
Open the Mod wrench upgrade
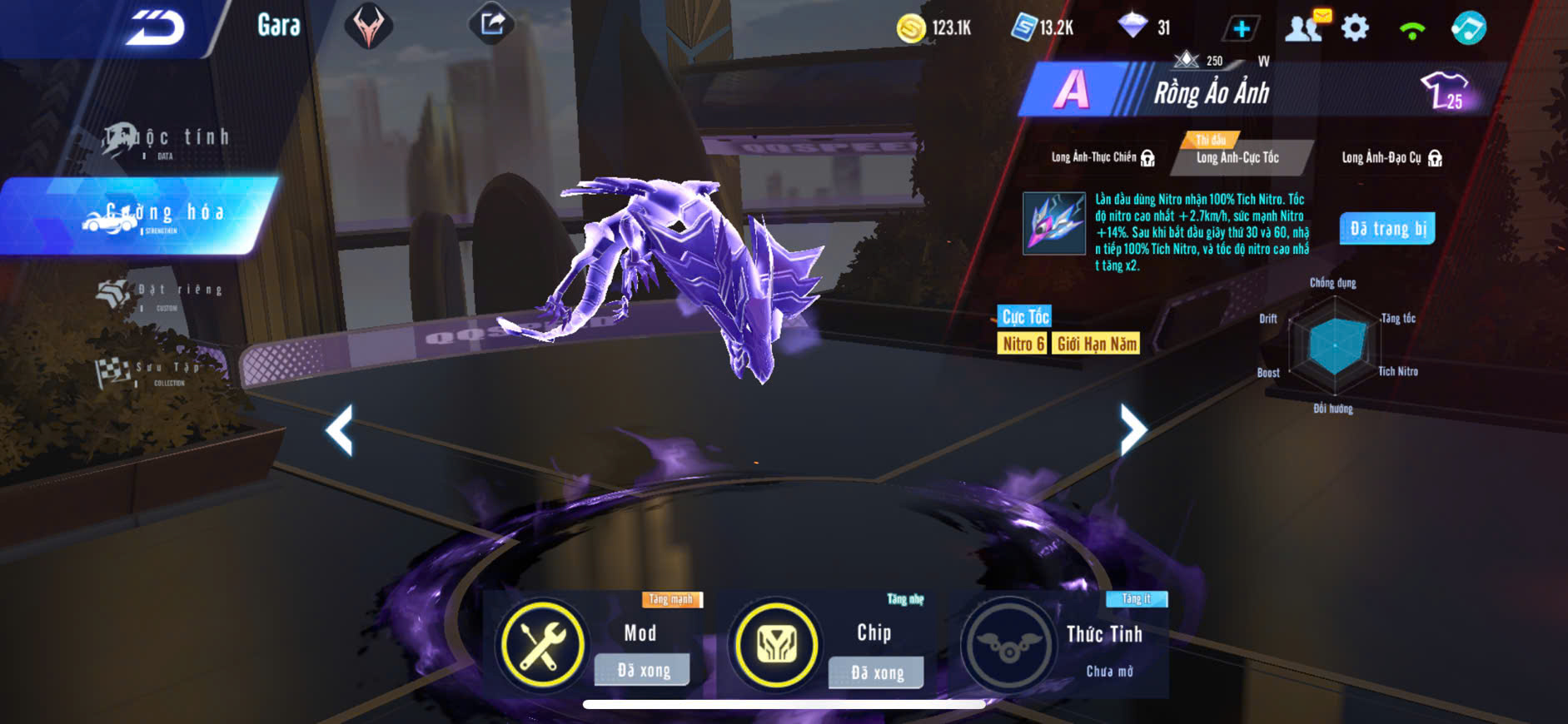coord(541,645)
